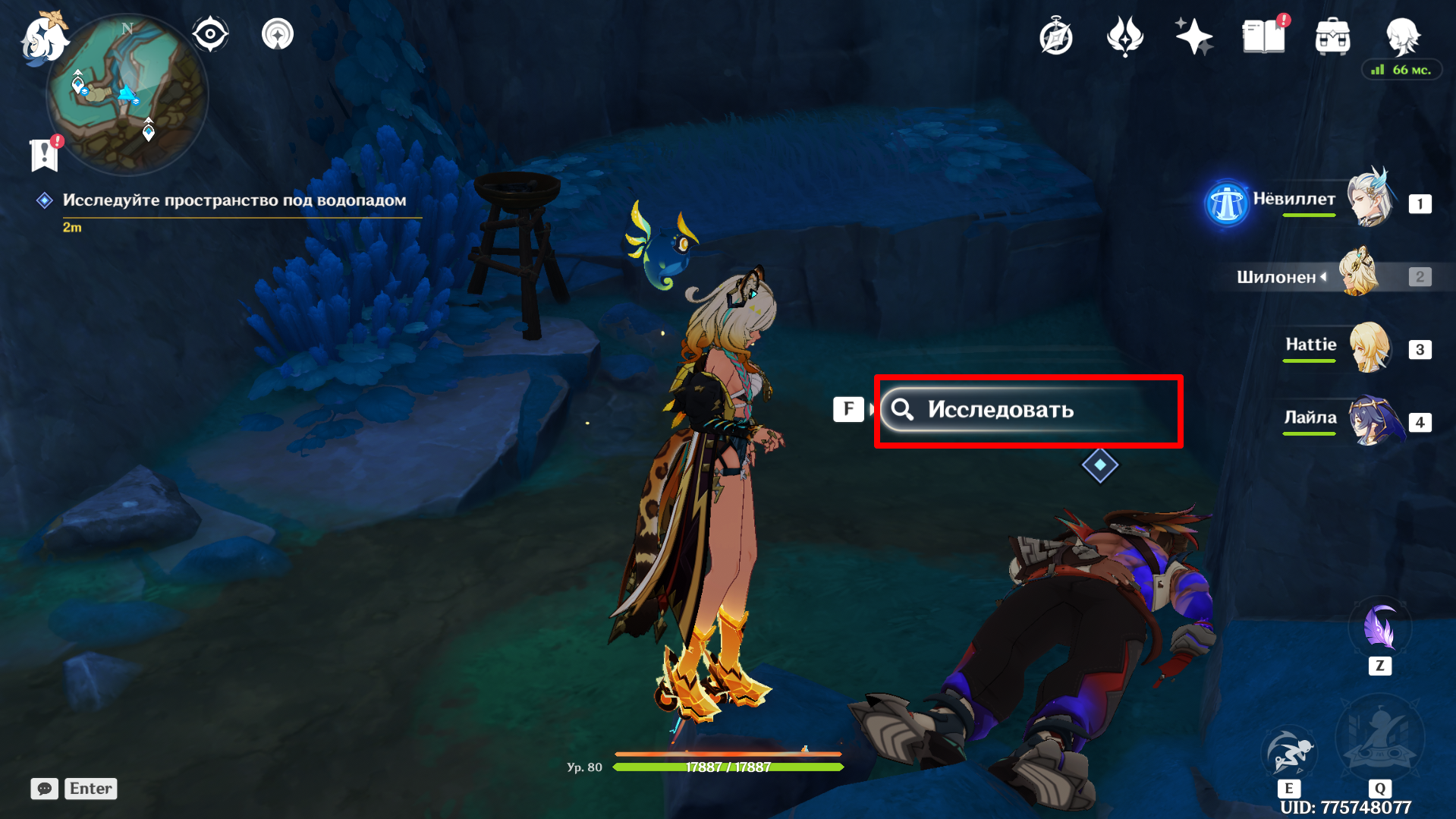The width and height of the screenshot is (1456, 819).
Task: Toggle the elemental sight eye icon
Action: pos(210,35)
